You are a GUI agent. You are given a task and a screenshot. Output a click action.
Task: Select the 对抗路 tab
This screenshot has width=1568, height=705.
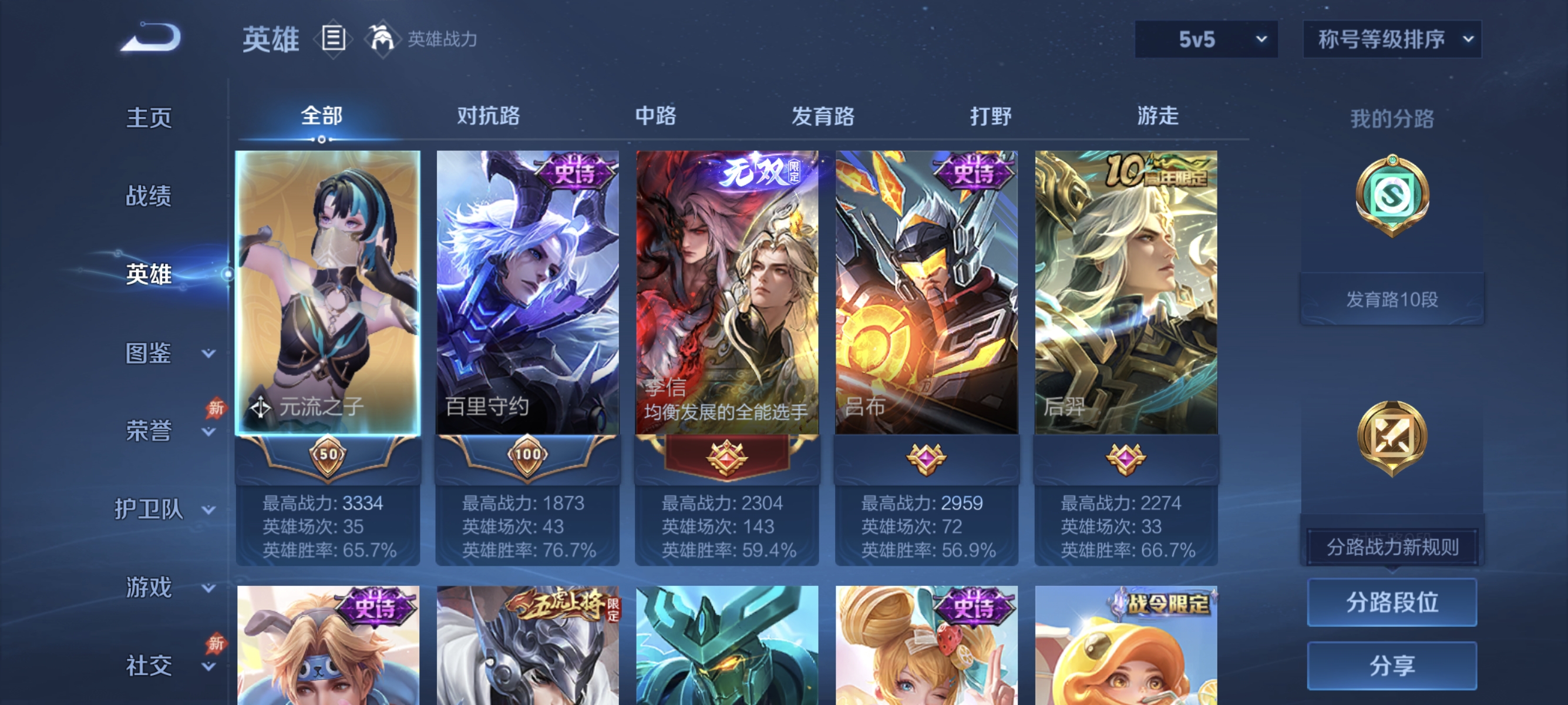(x=487, y=116)
